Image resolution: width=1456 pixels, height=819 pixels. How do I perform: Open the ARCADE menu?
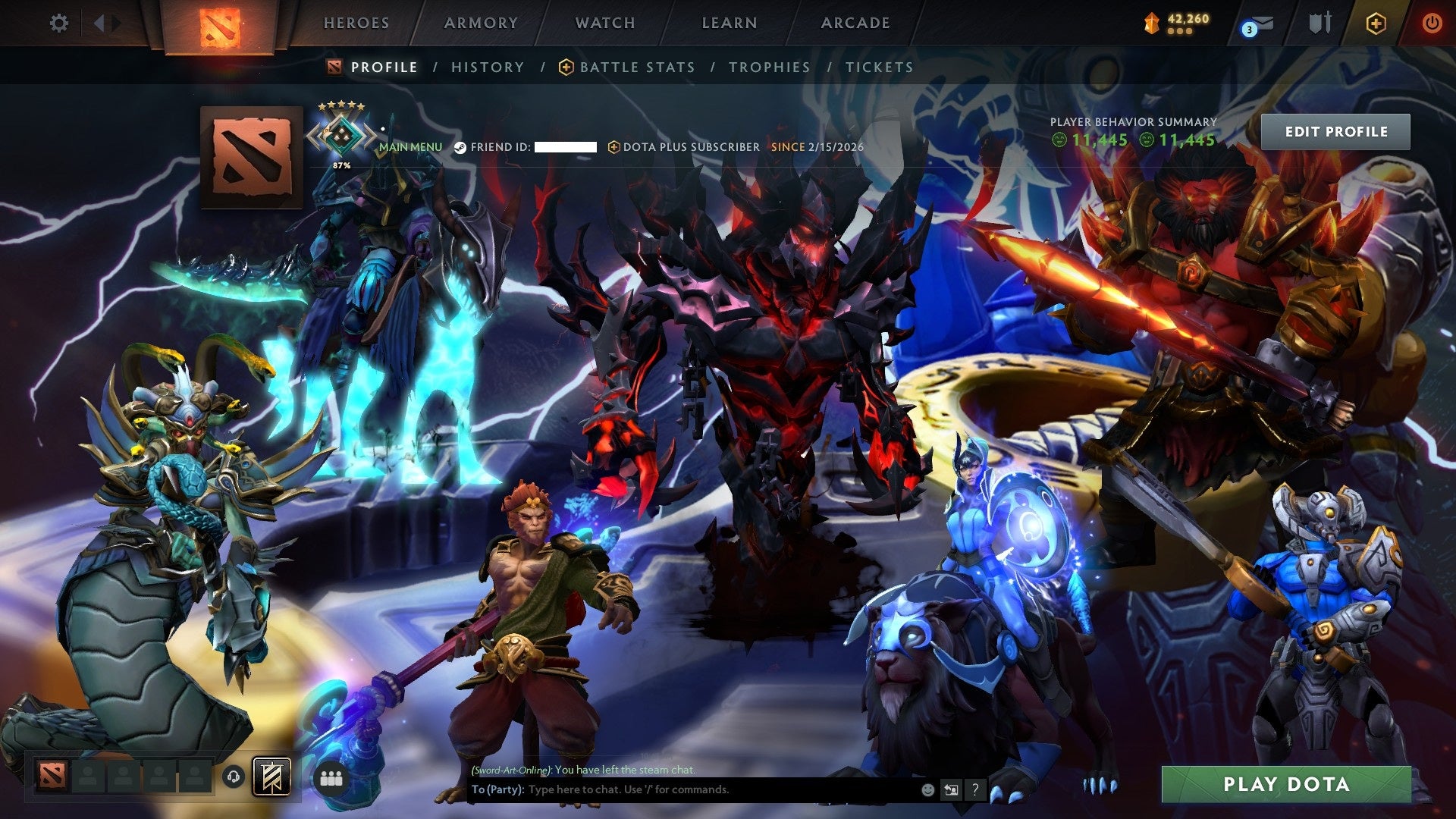pyautogui.click(x=855, y=23)
